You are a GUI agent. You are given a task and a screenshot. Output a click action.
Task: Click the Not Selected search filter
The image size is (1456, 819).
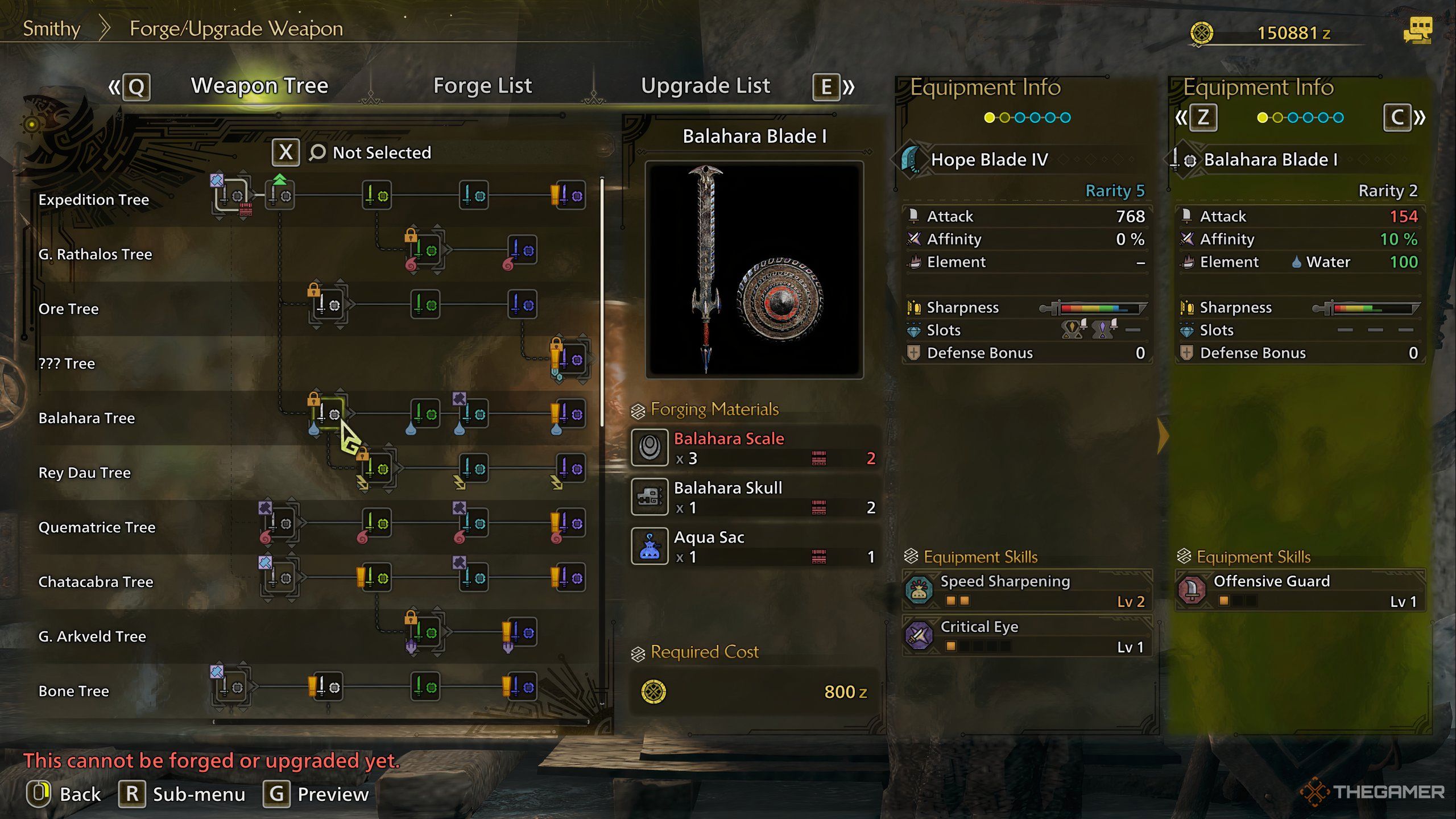point(370,152)
